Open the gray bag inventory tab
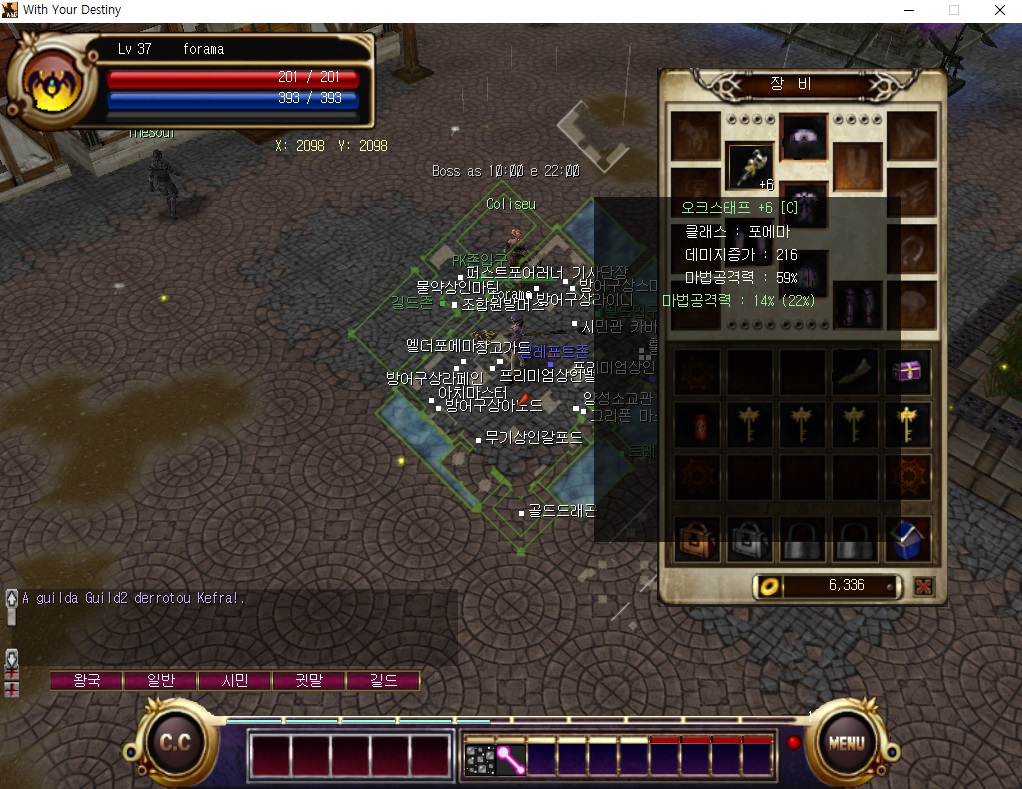Image resolution: width=1022 pixels, height=789 pixels. coord(749,540)
